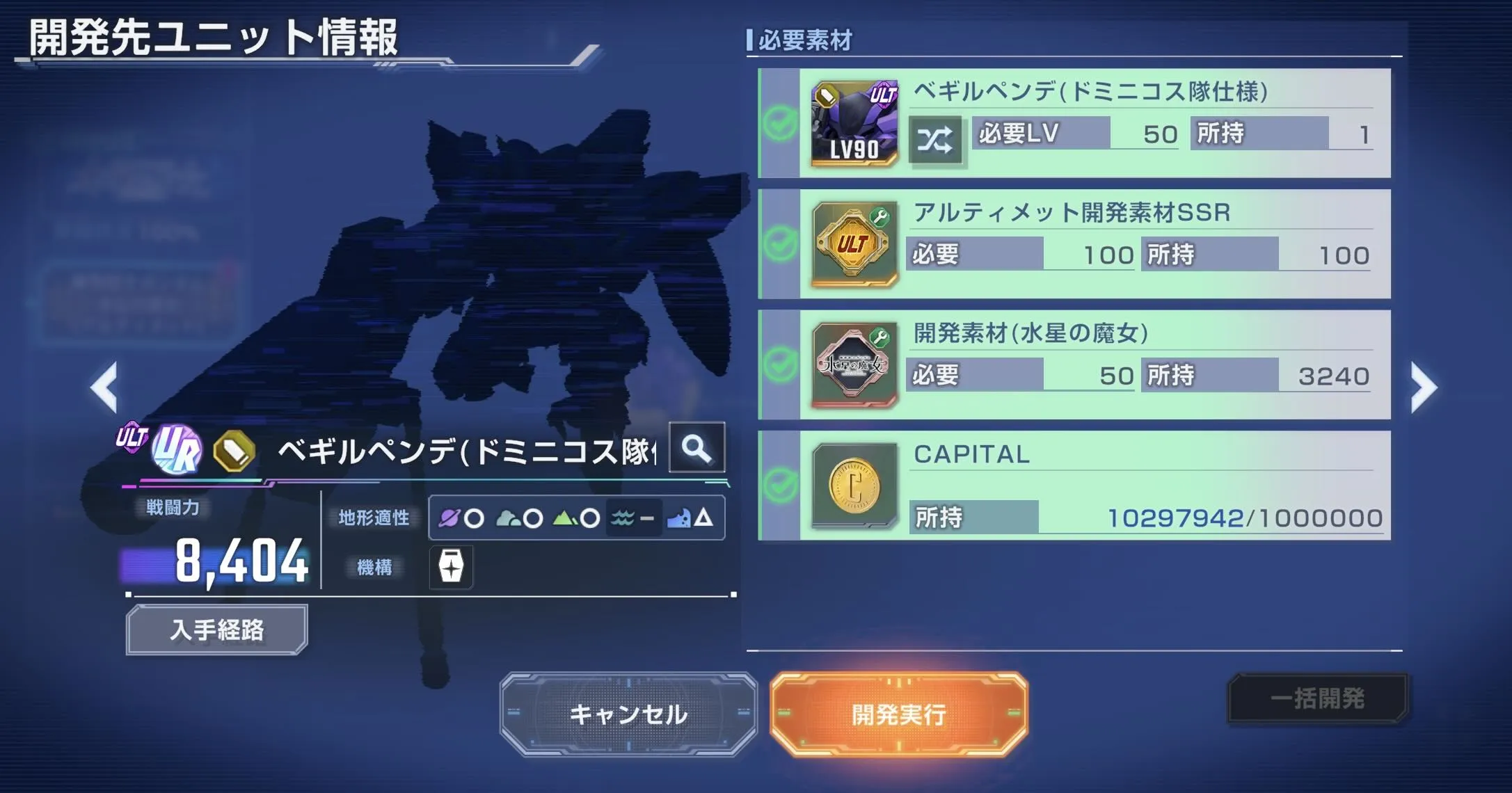This screenshot has width=1512, height=793.
Task: Tap the water terrain aptitude icon
Action: point(621,516)
